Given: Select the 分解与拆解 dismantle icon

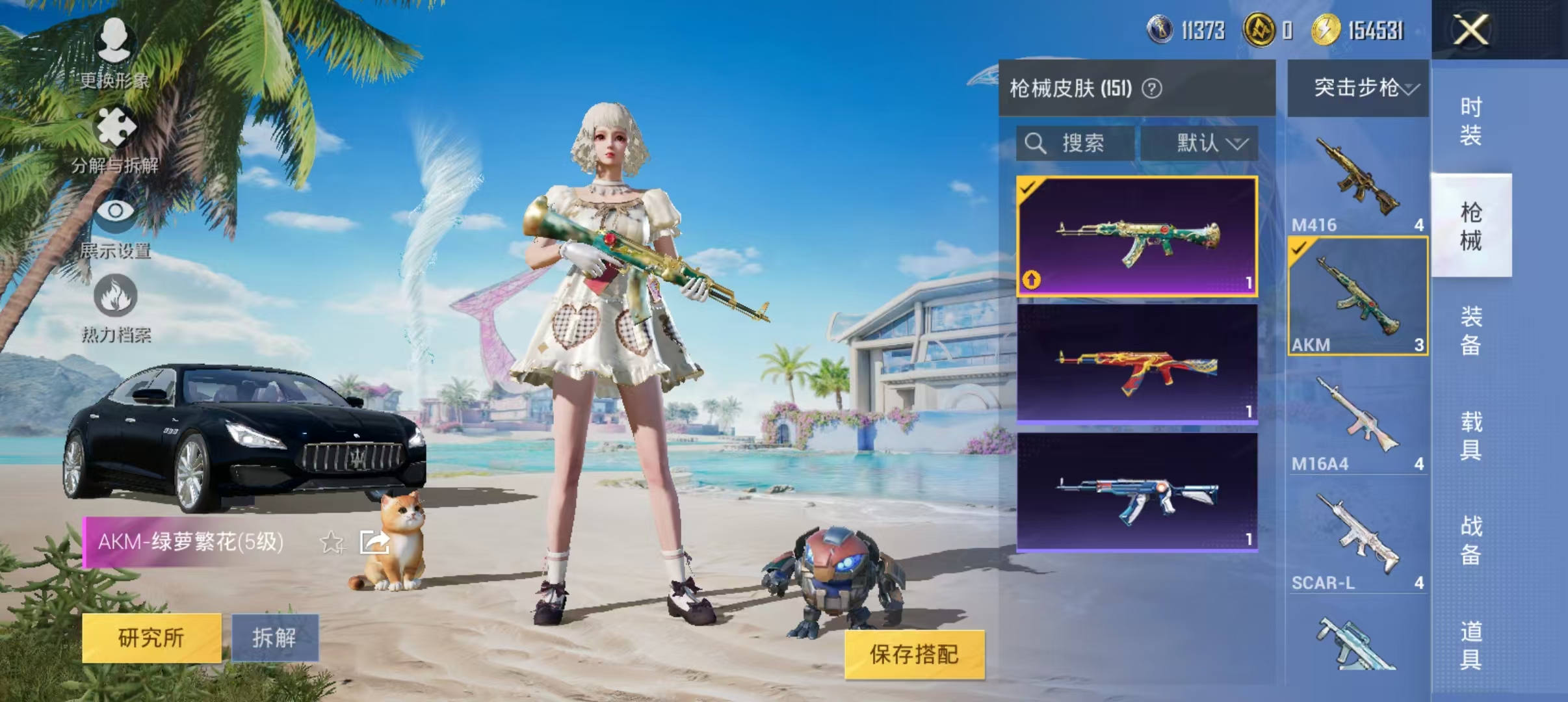Looking at the screenshot, I should click(116, 125).
